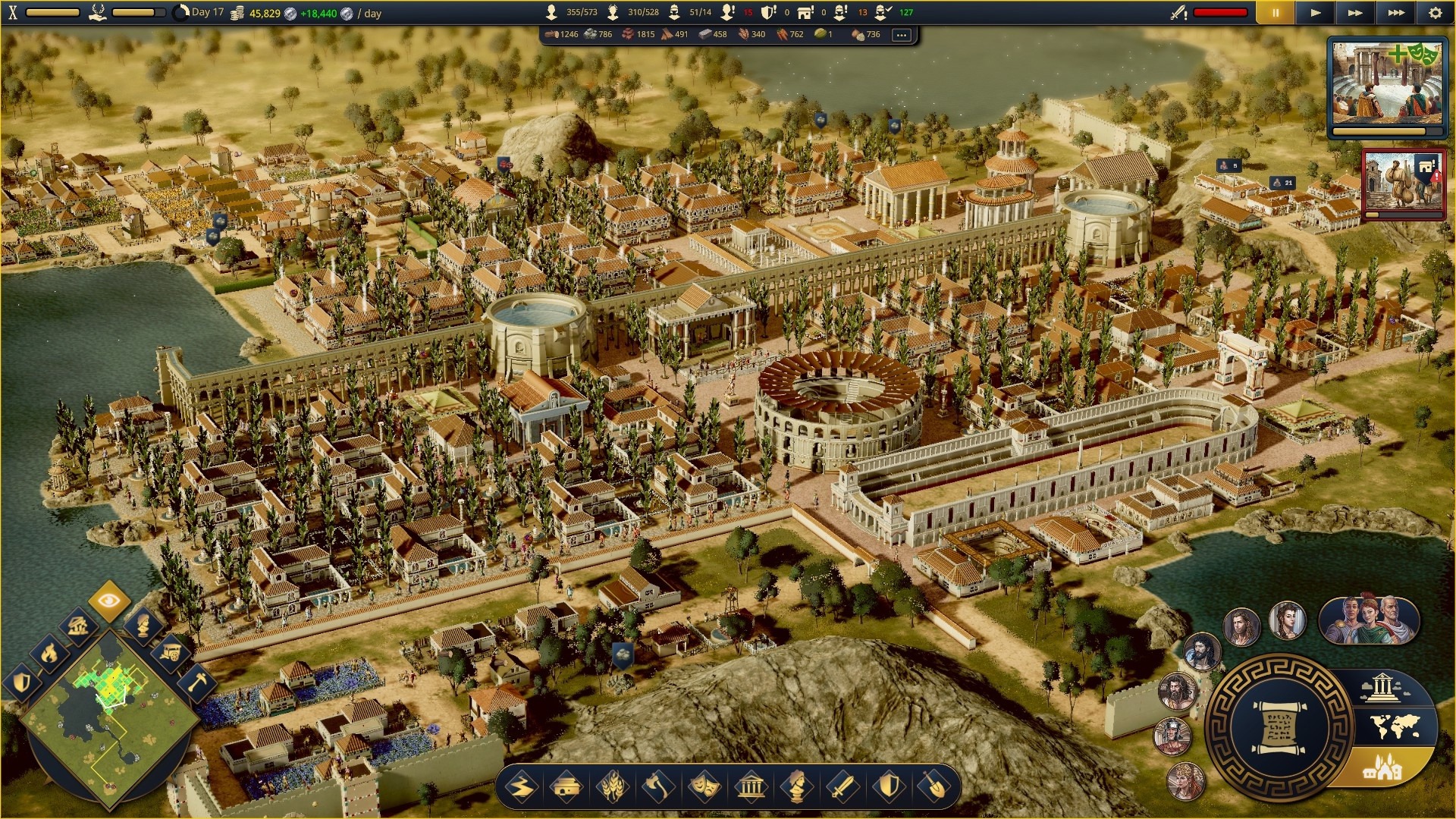The width and height of the screenshot is (1456, 819).
Task: Activate the shovel demolish tool
Action: 934,786
